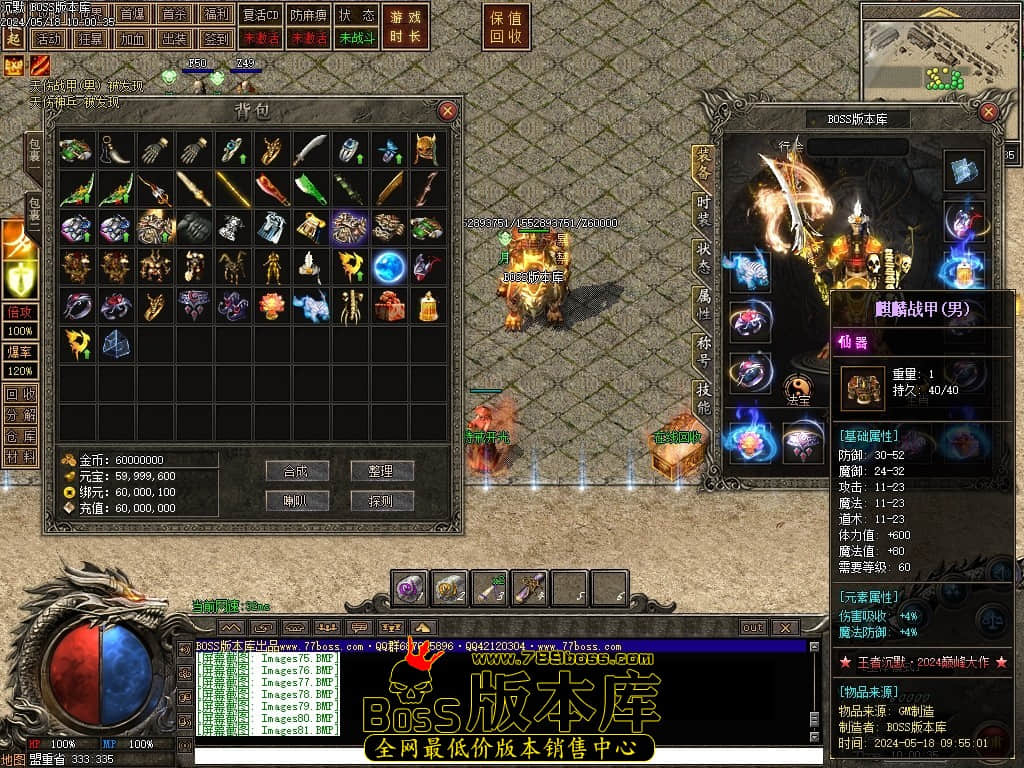Screen dimensions: 1024x768
Task: Click the 探测 button in the bag
Action: point(381,501)
